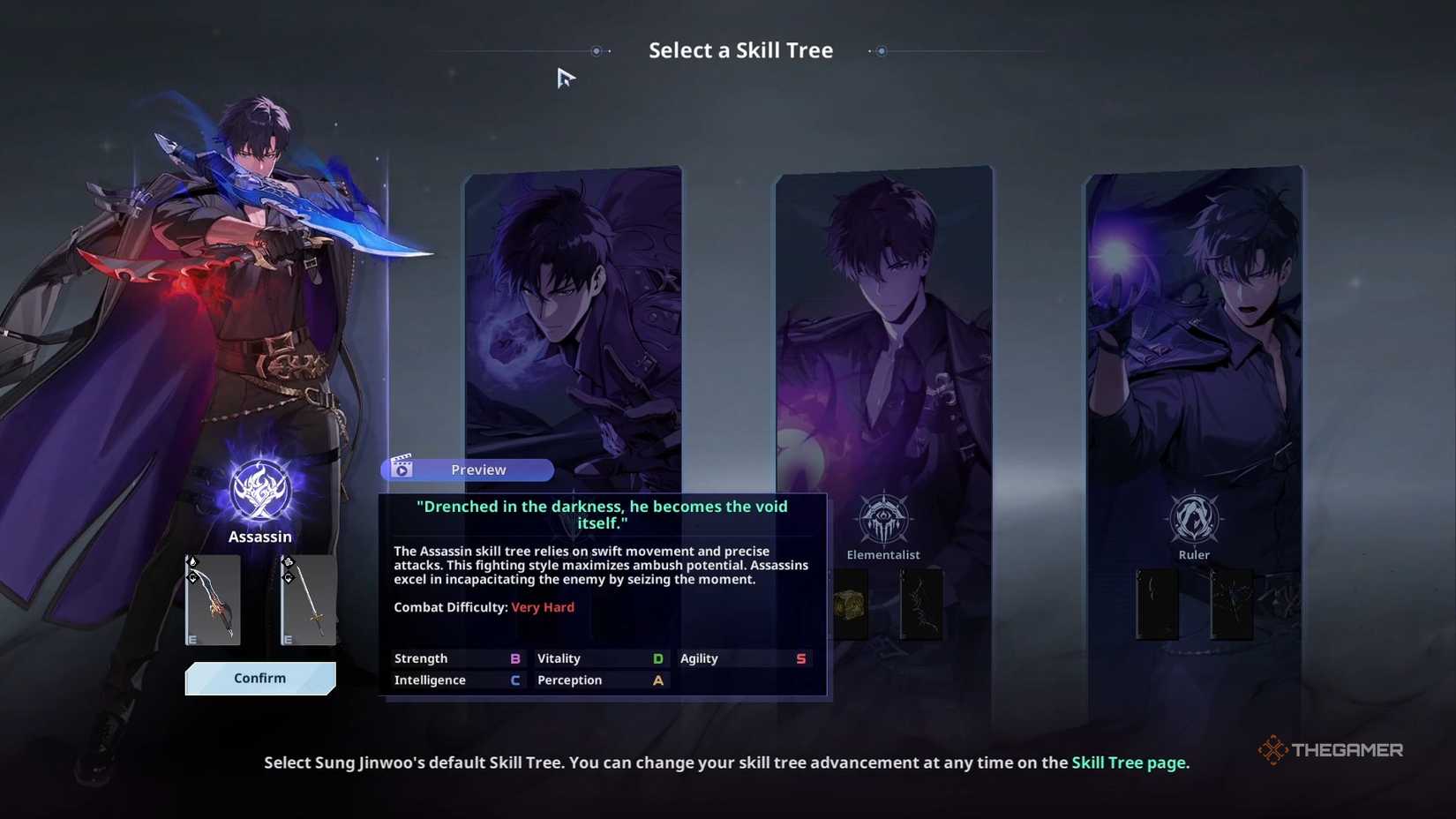The width and height of the screenshot is (1456, 819).
Task: Click the dot indicator left of the title
Action: 598,51
